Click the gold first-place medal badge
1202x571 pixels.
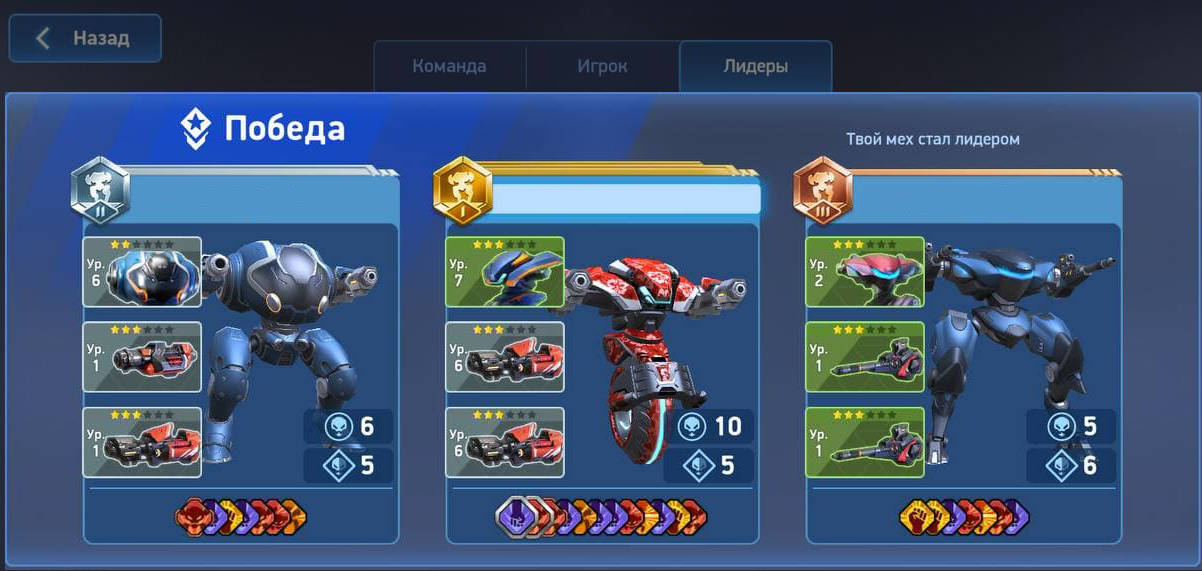(x=462, y=190)
